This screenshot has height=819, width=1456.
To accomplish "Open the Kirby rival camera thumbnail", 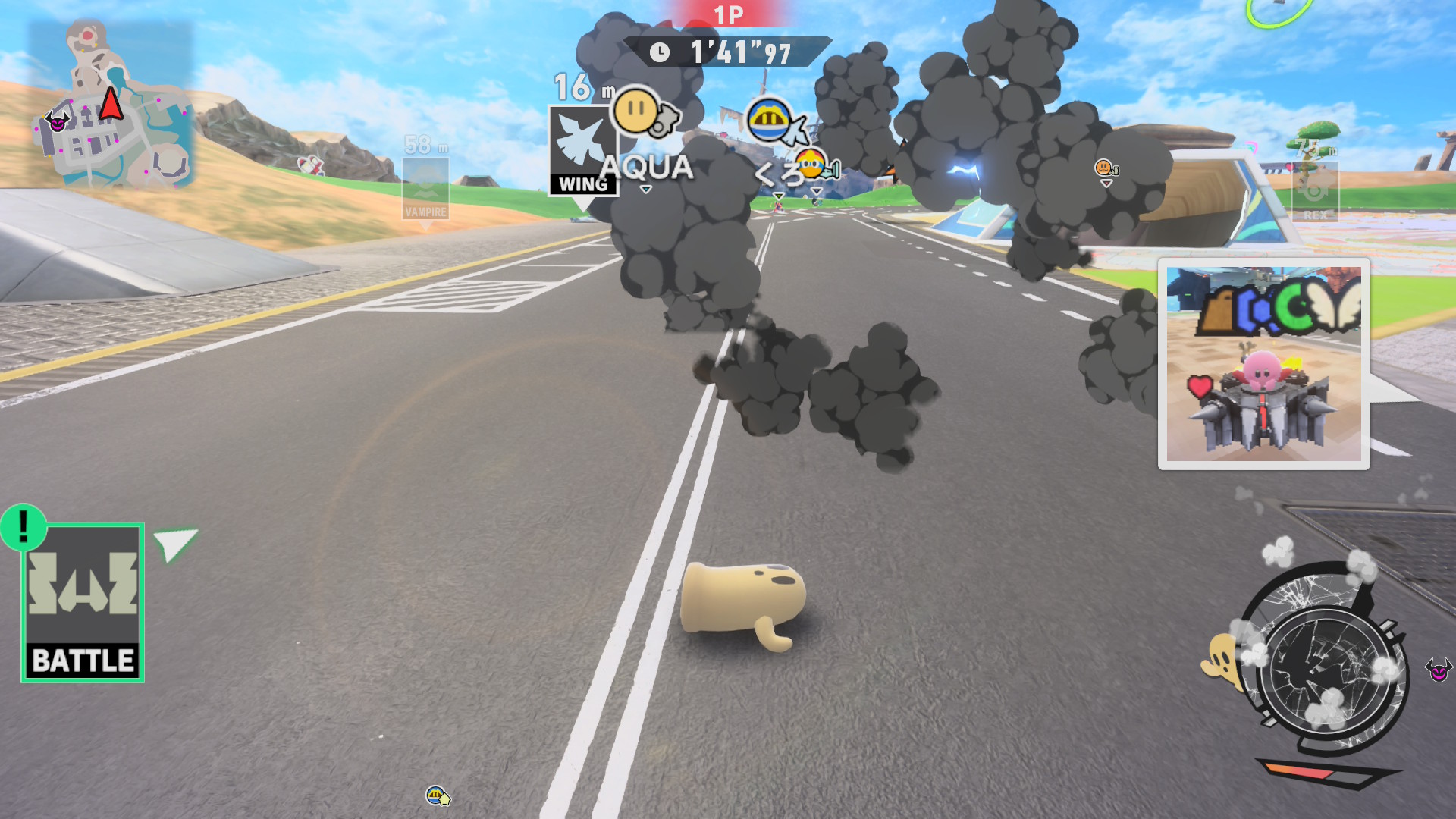I will [1263, 364].
